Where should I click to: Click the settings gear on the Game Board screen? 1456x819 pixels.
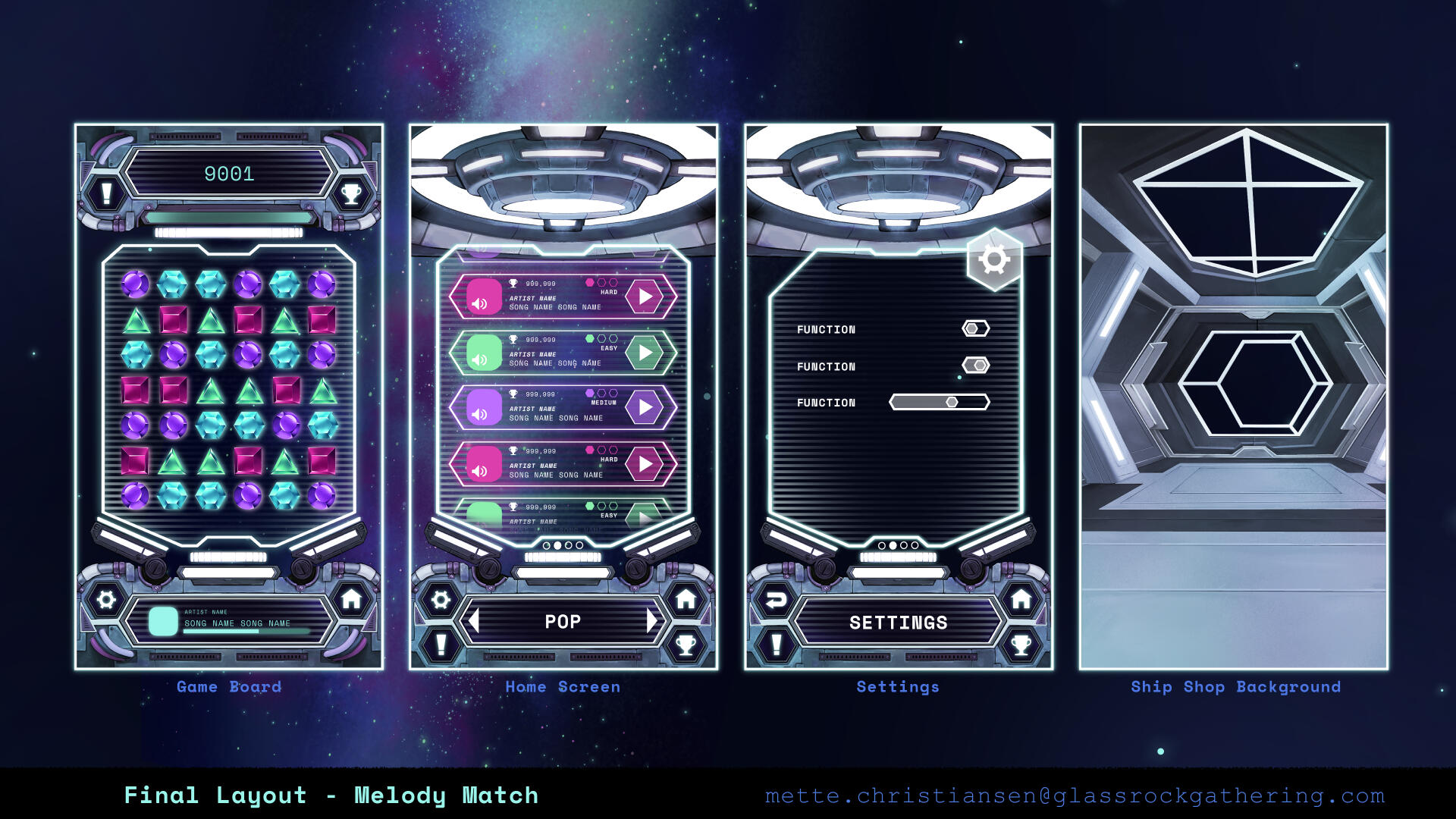point(106,600)
